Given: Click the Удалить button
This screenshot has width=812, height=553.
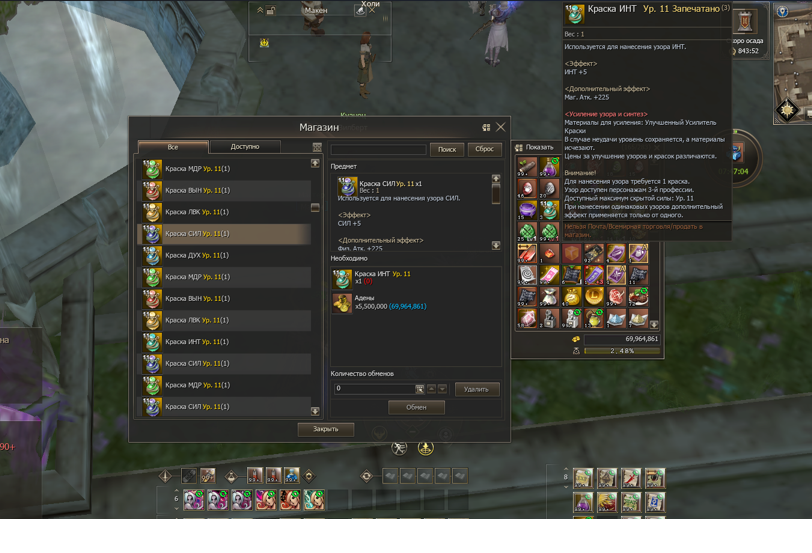Looking at the screenshot, I should click(476, 389).
